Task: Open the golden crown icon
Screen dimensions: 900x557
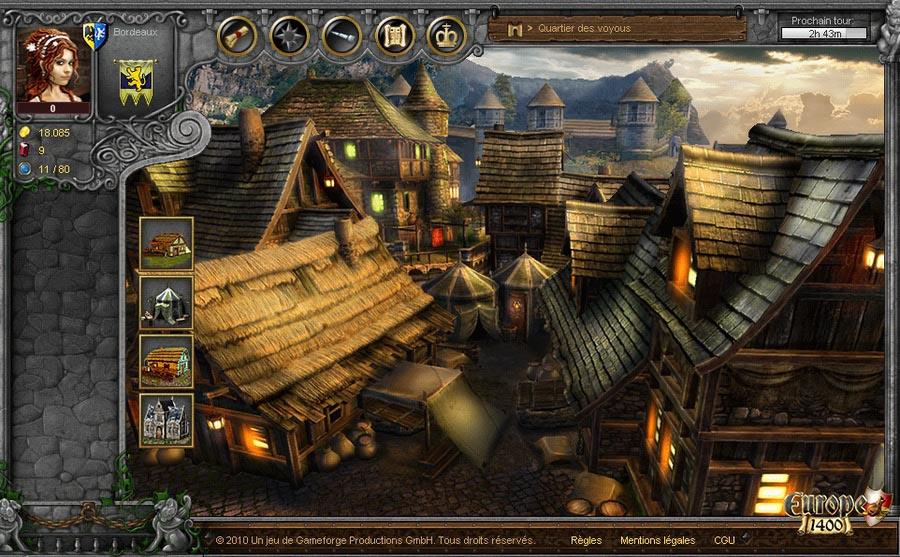Action: tap(447, 36)
